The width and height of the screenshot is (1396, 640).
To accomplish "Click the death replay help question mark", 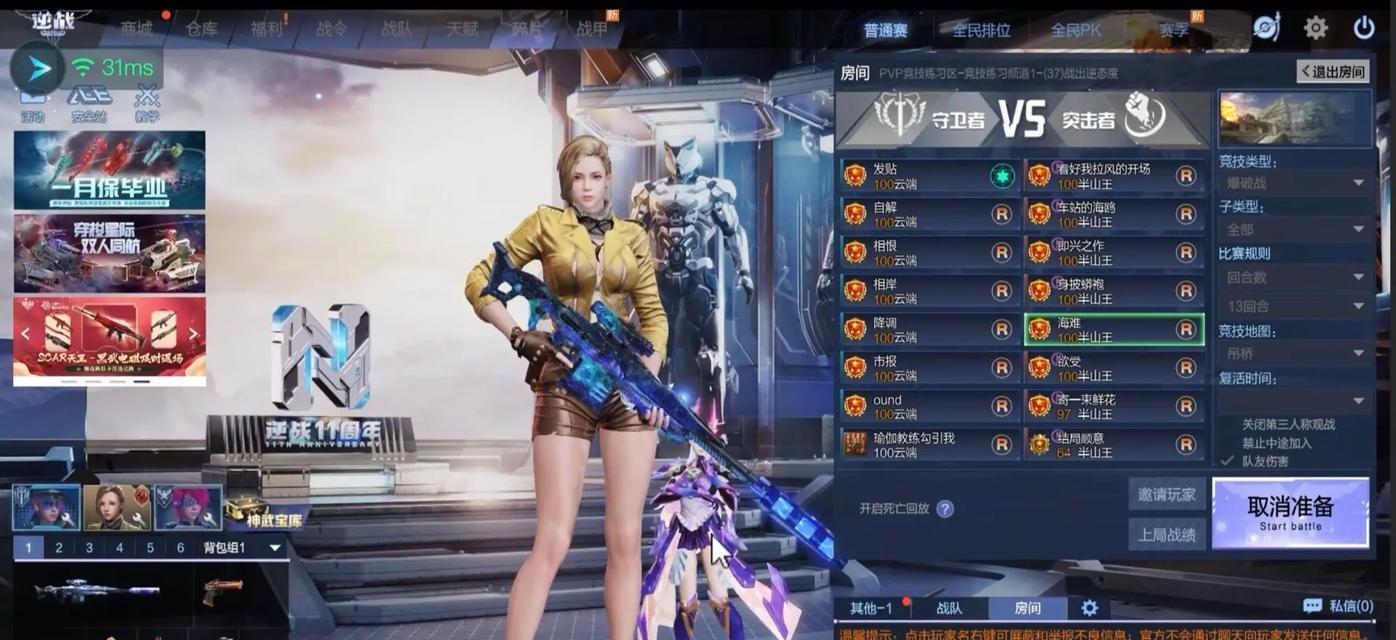I will pos(944,509).
